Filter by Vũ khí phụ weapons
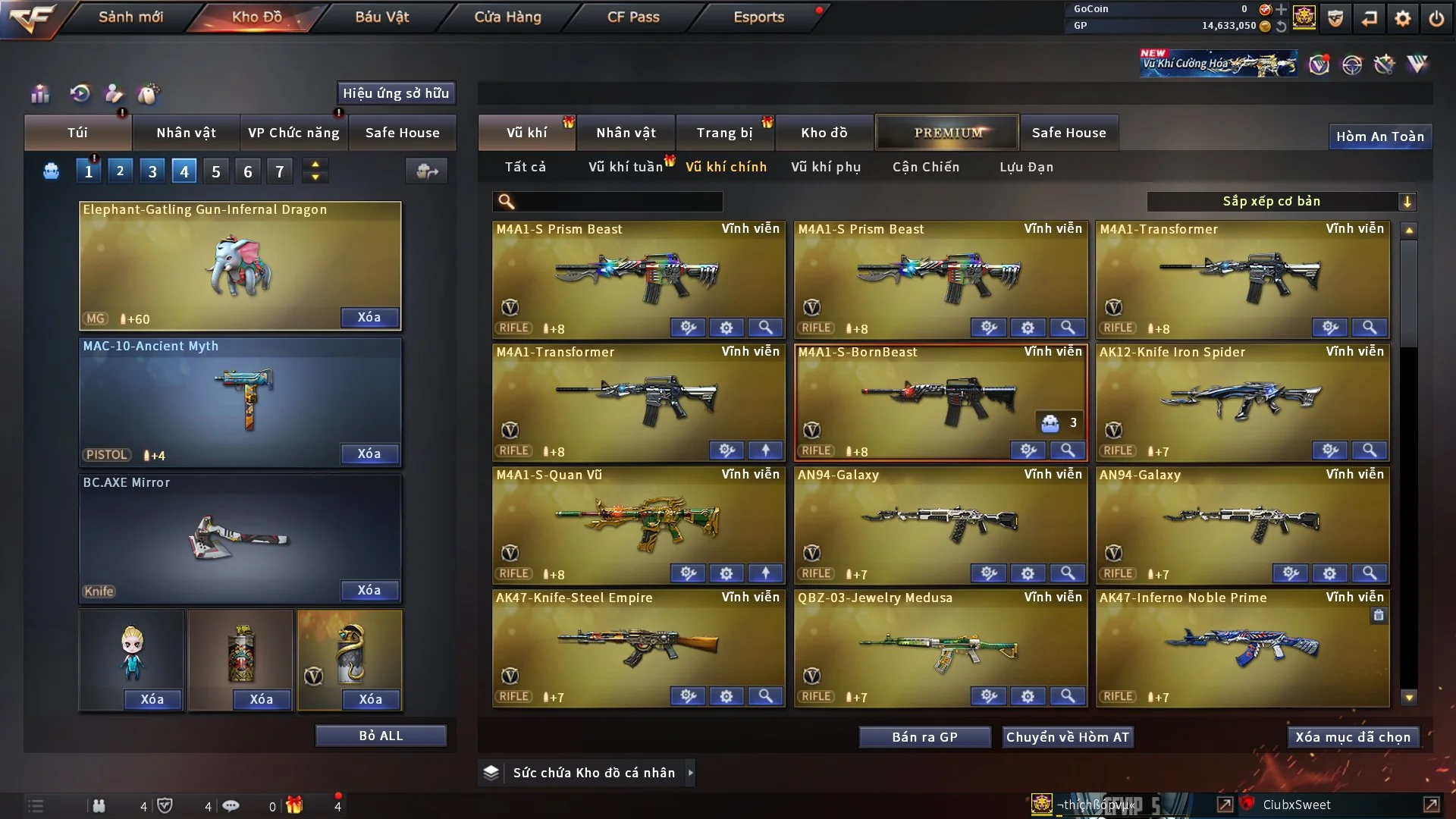Viewport: 1456px width, 819px height. tap(826, 167)
